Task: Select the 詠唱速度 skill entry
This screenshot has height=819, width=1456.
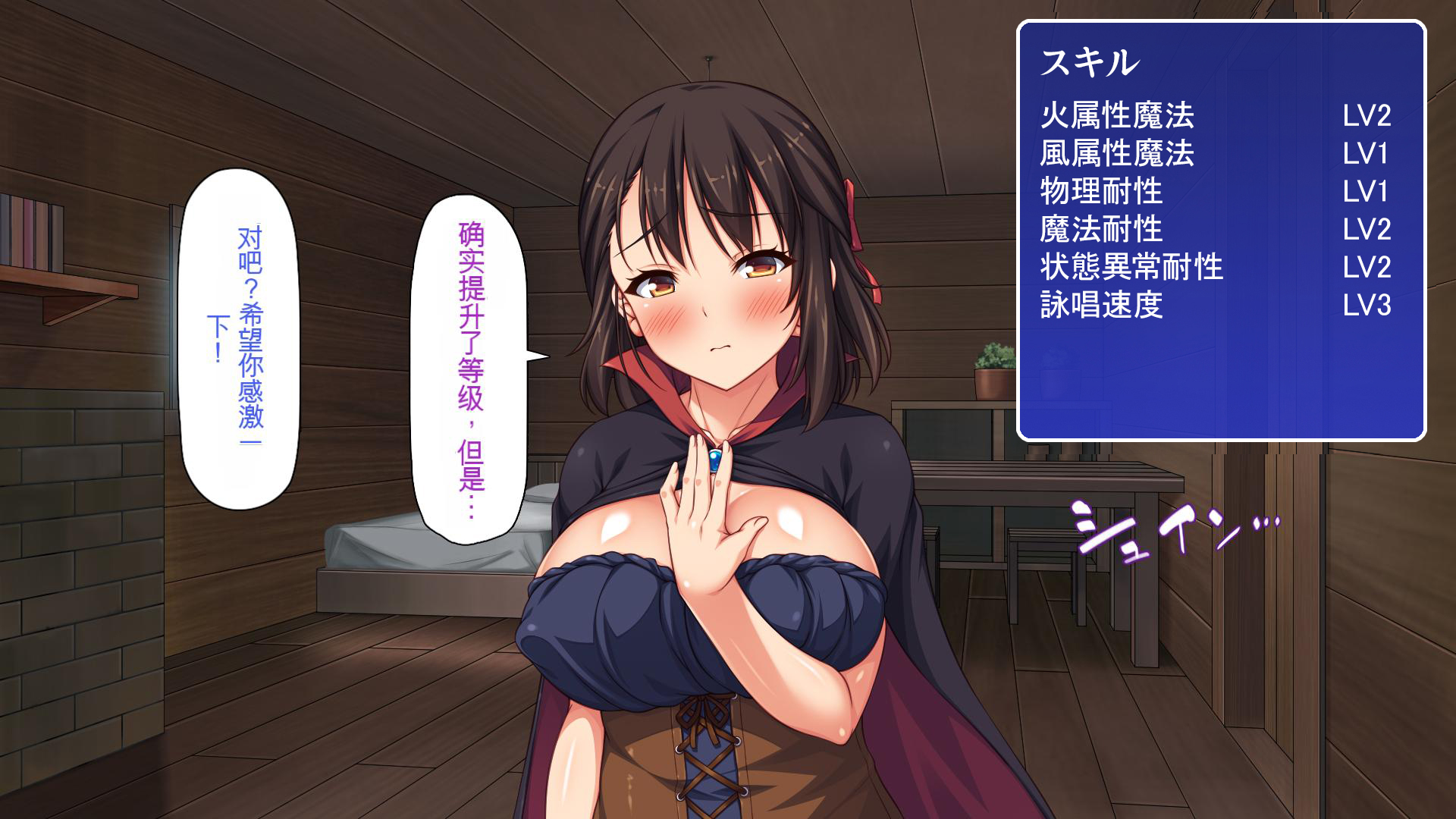Action: [1102, 305]
